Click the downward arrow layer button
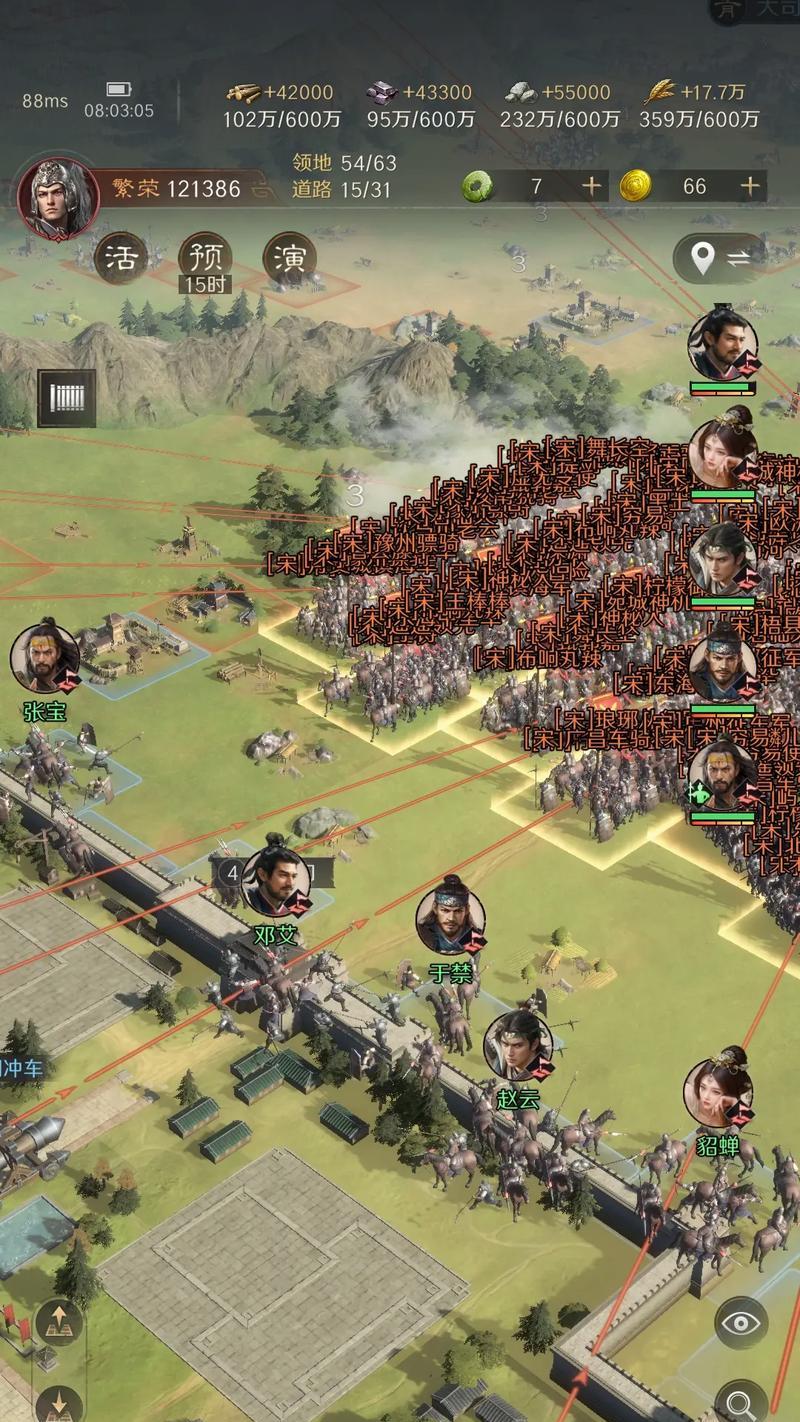Image resolution: width=800 pixels, height=1422 pixels. 59,1400
